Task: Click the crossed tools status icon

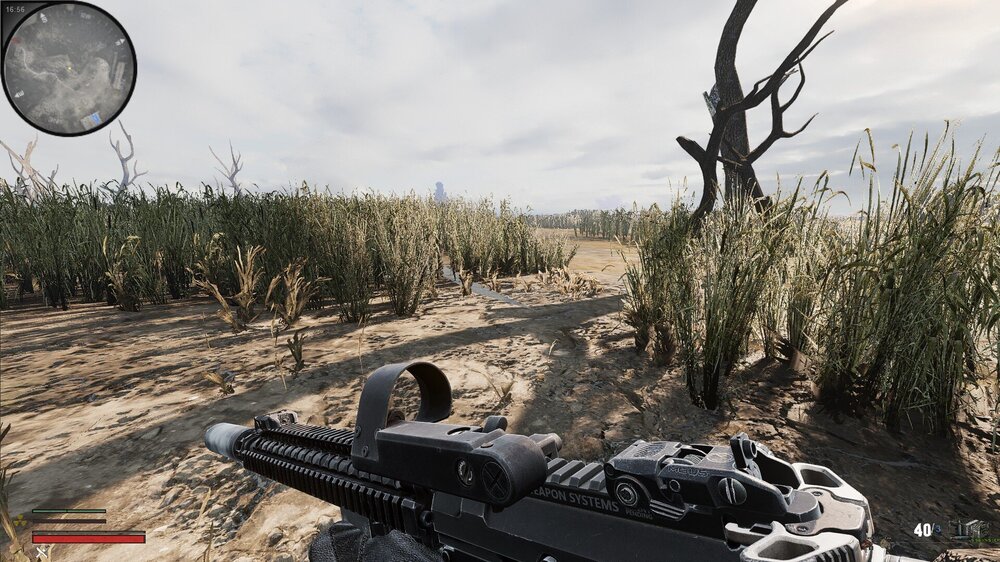Action: point(42,551)
